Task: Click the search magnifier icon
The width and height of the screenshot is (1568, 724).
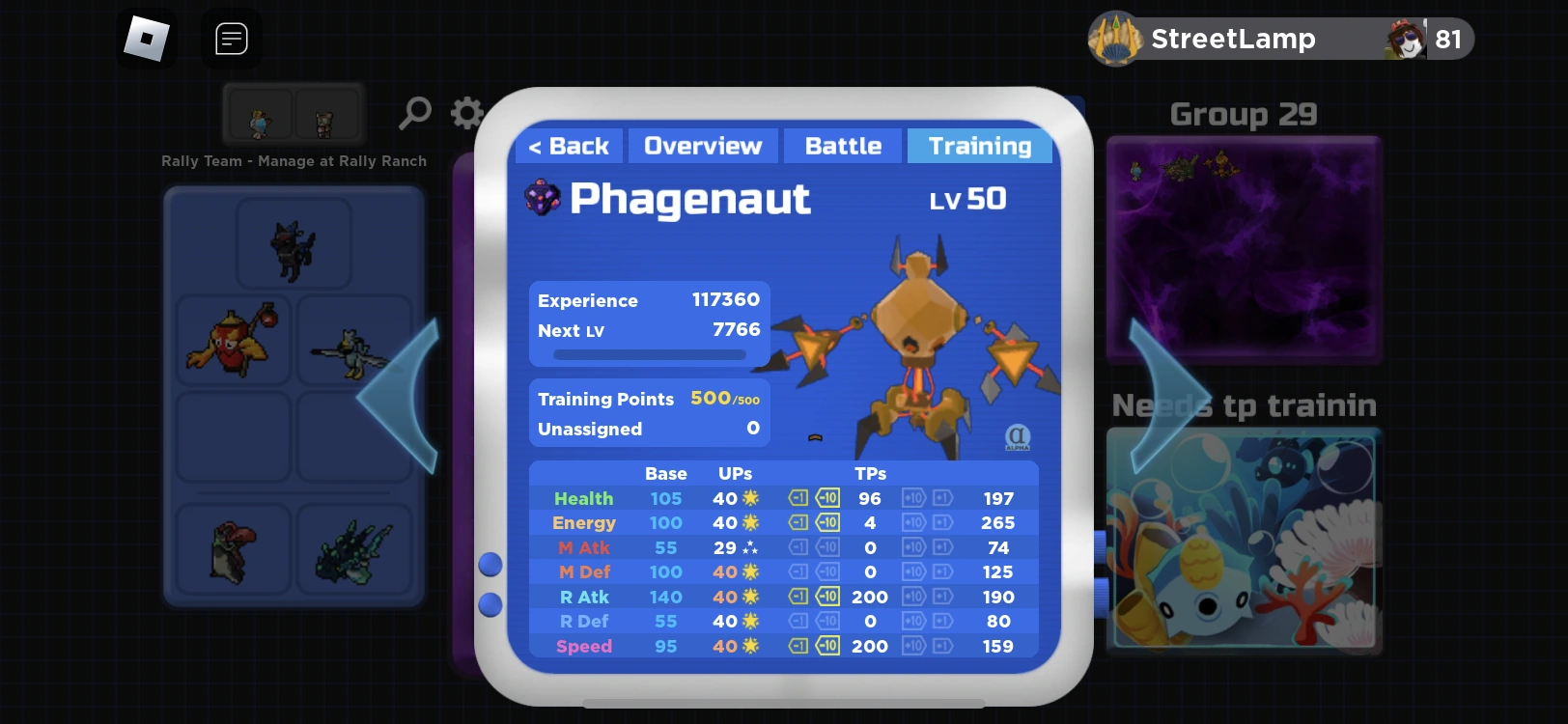Action: pos(414,113)
